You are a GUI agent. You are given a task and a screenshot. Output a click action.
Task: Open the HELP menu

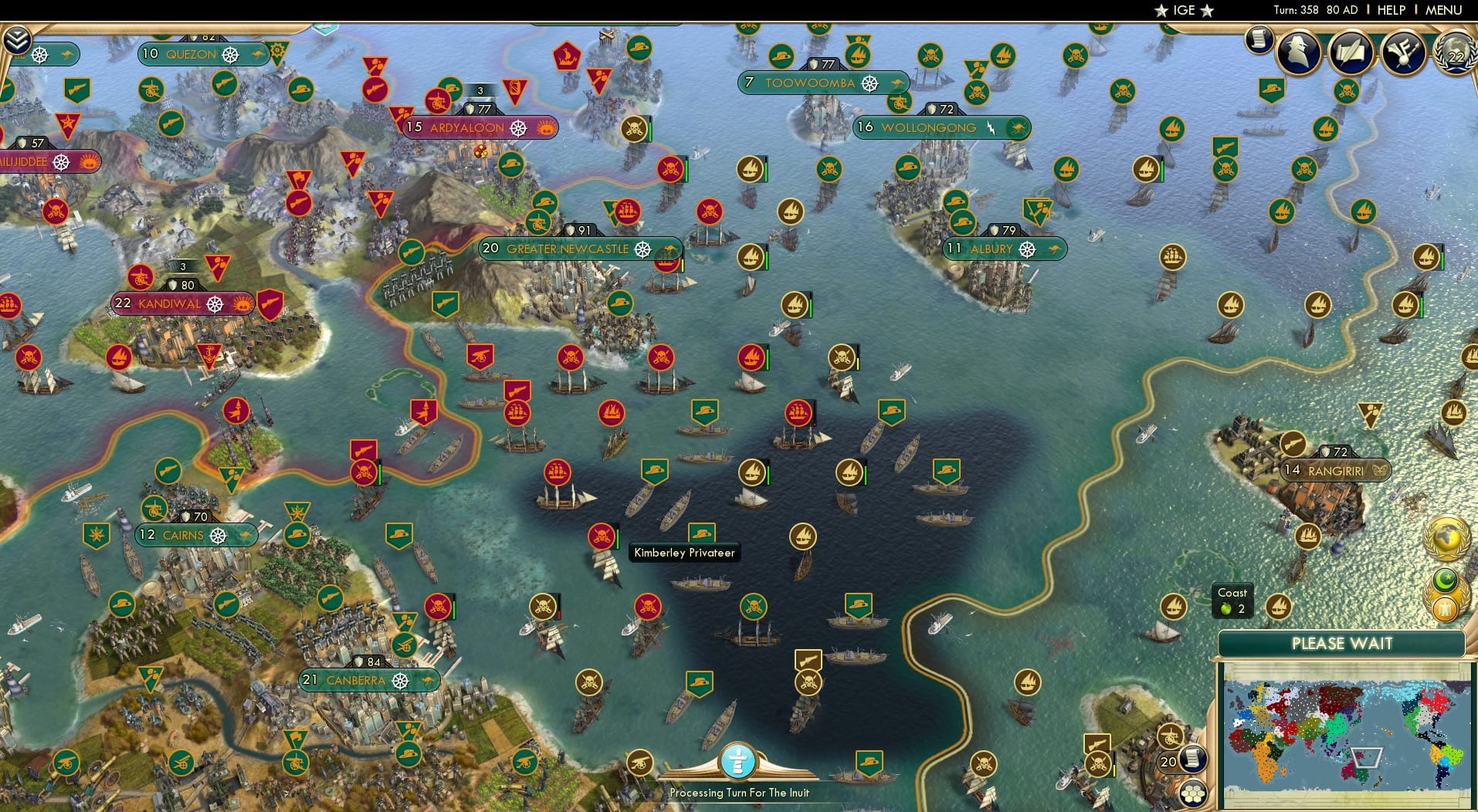(x=1390, y=10)
